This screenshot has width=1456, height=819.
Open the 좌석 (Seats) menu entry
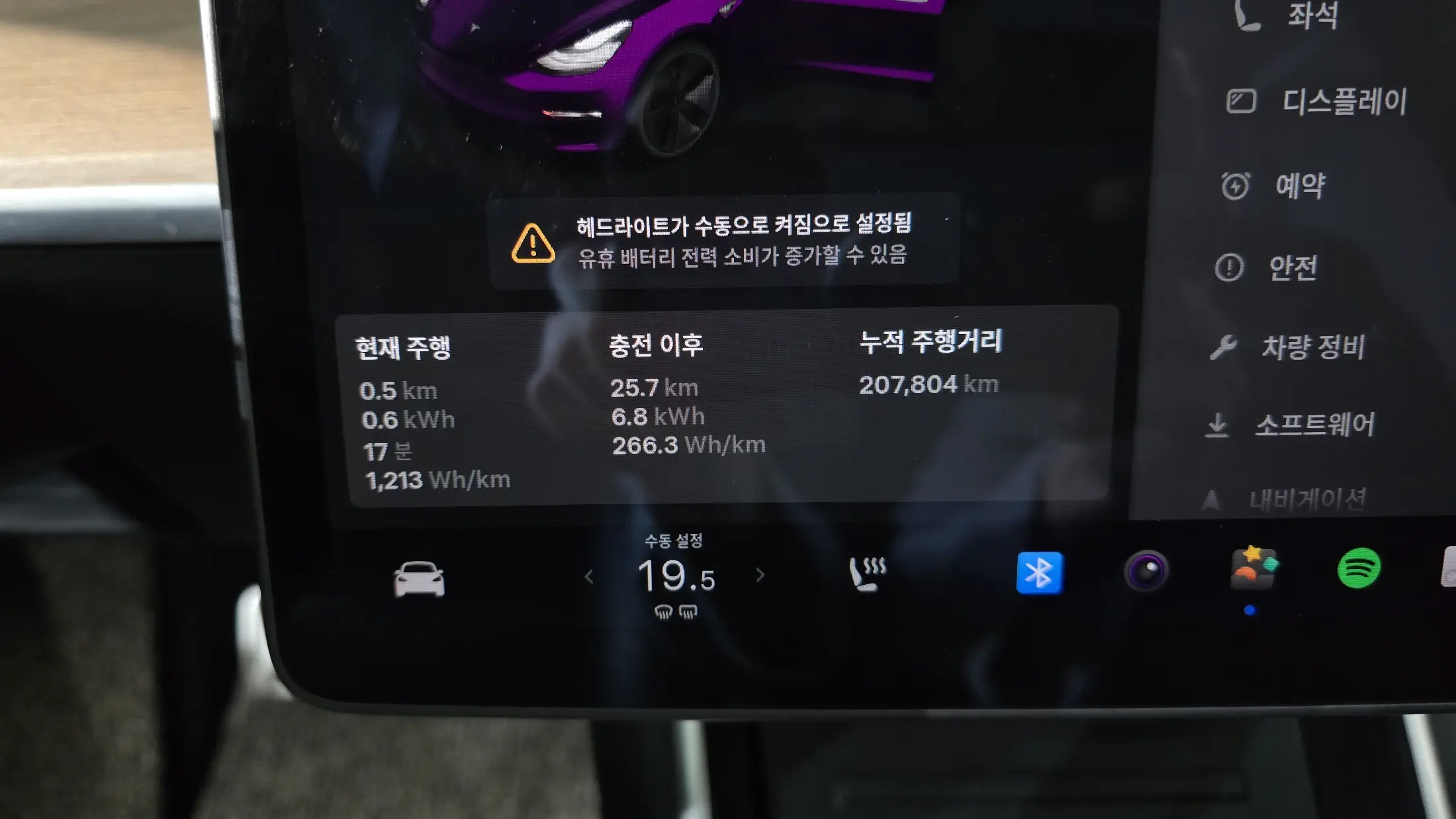pos(1287,16)
